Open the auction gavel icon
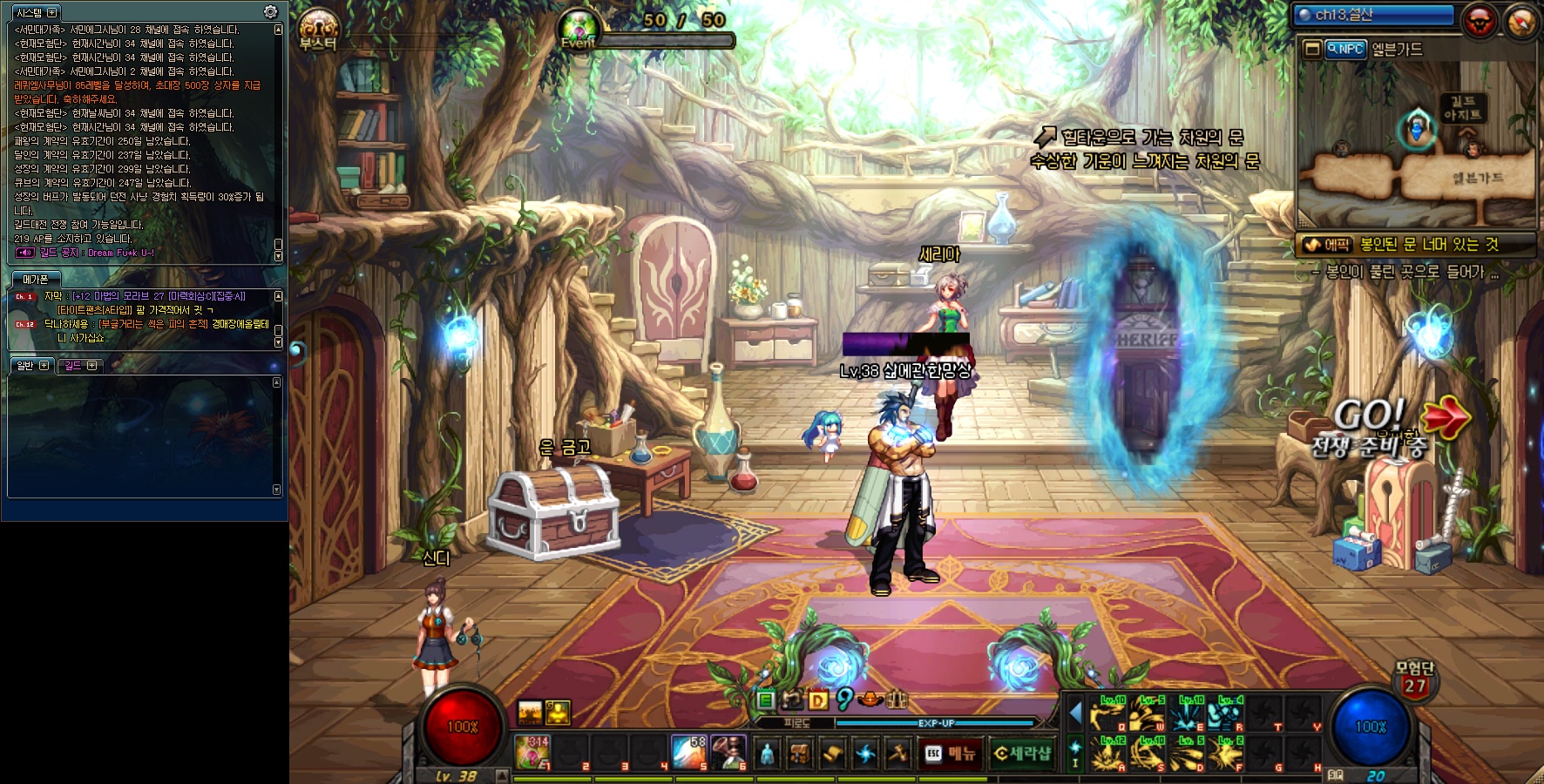 [897, 754]
